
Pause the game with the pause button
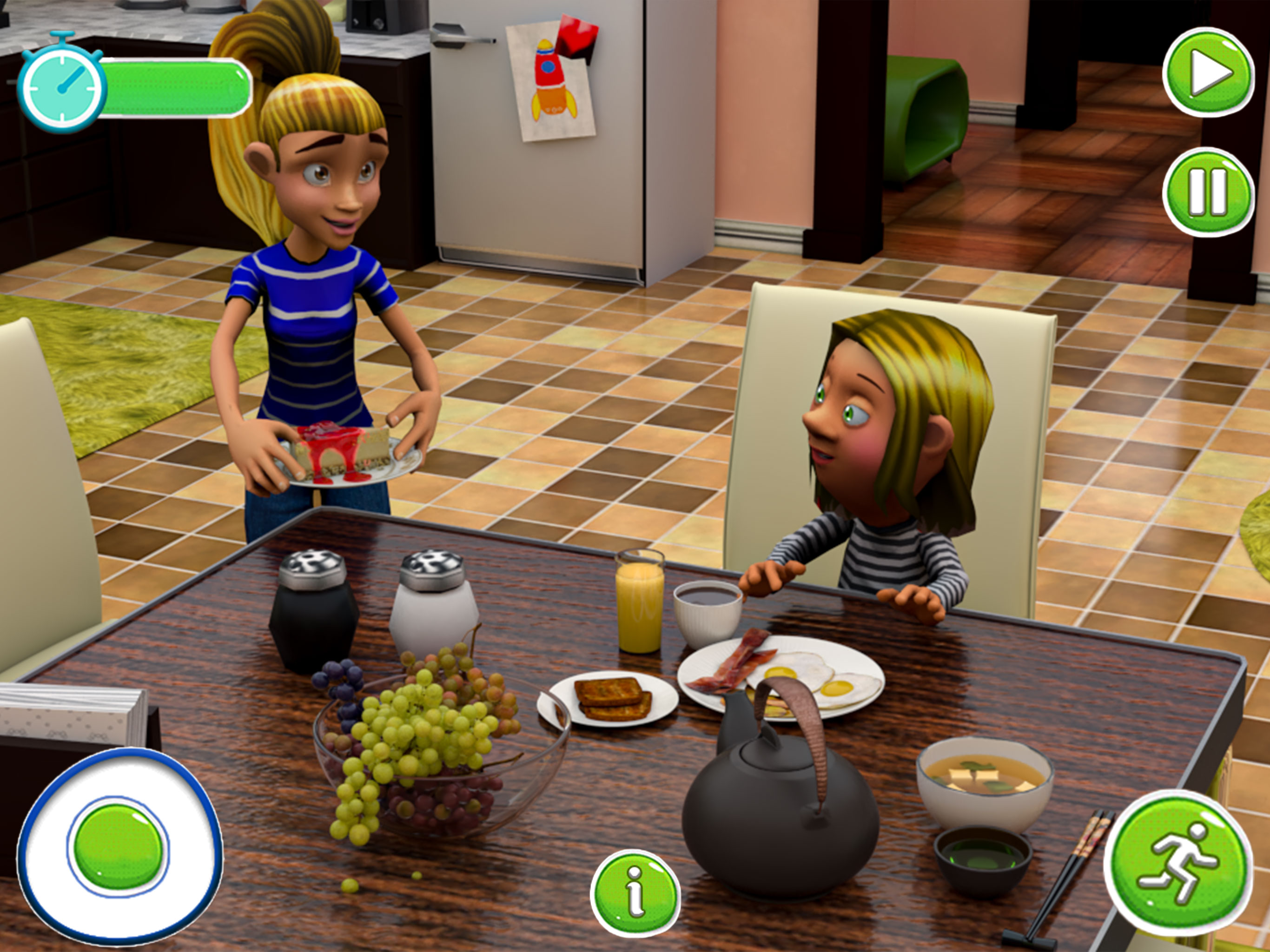tap(1208, 192)
